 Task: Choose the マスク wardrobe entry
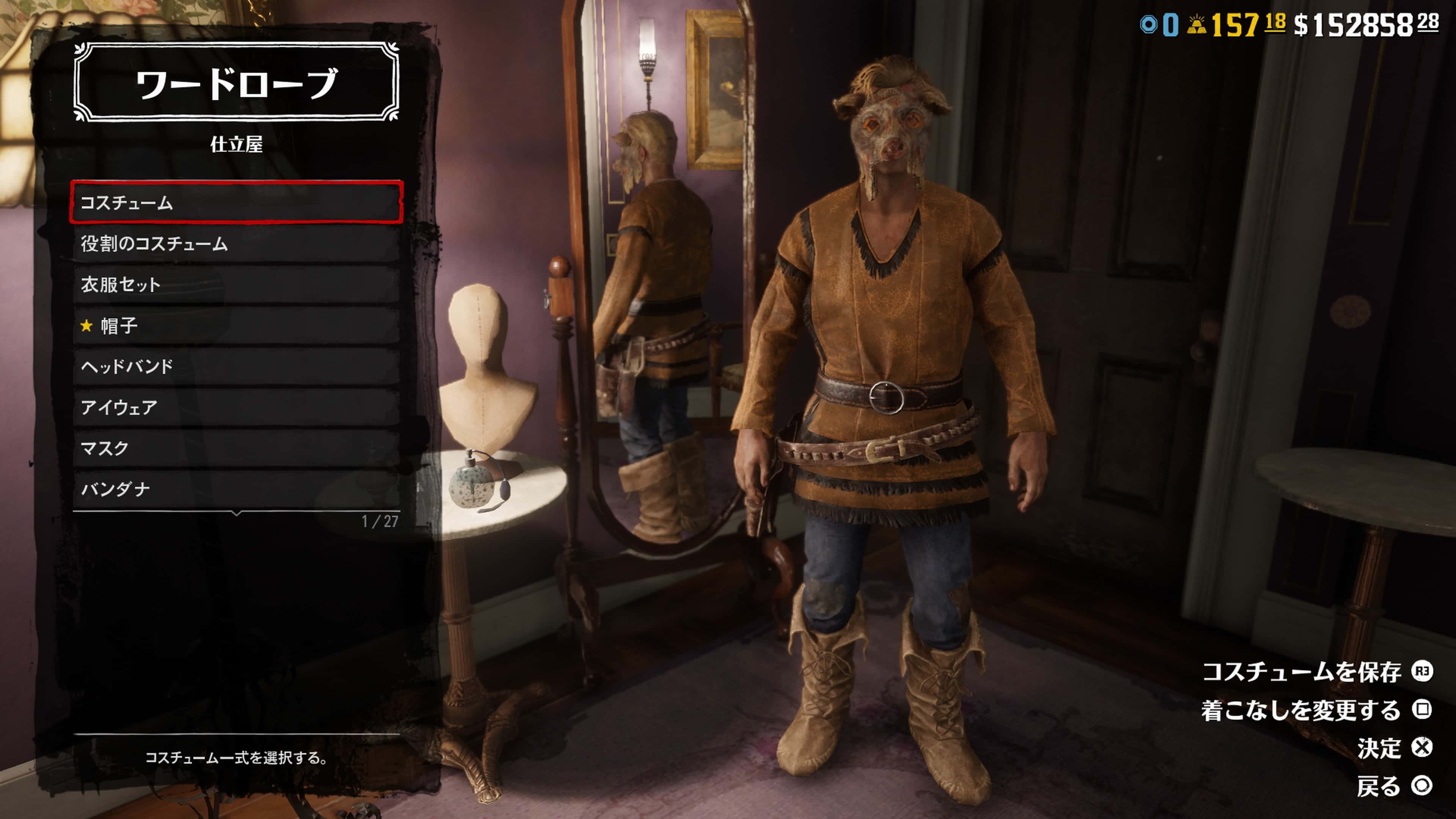point(236,448)
